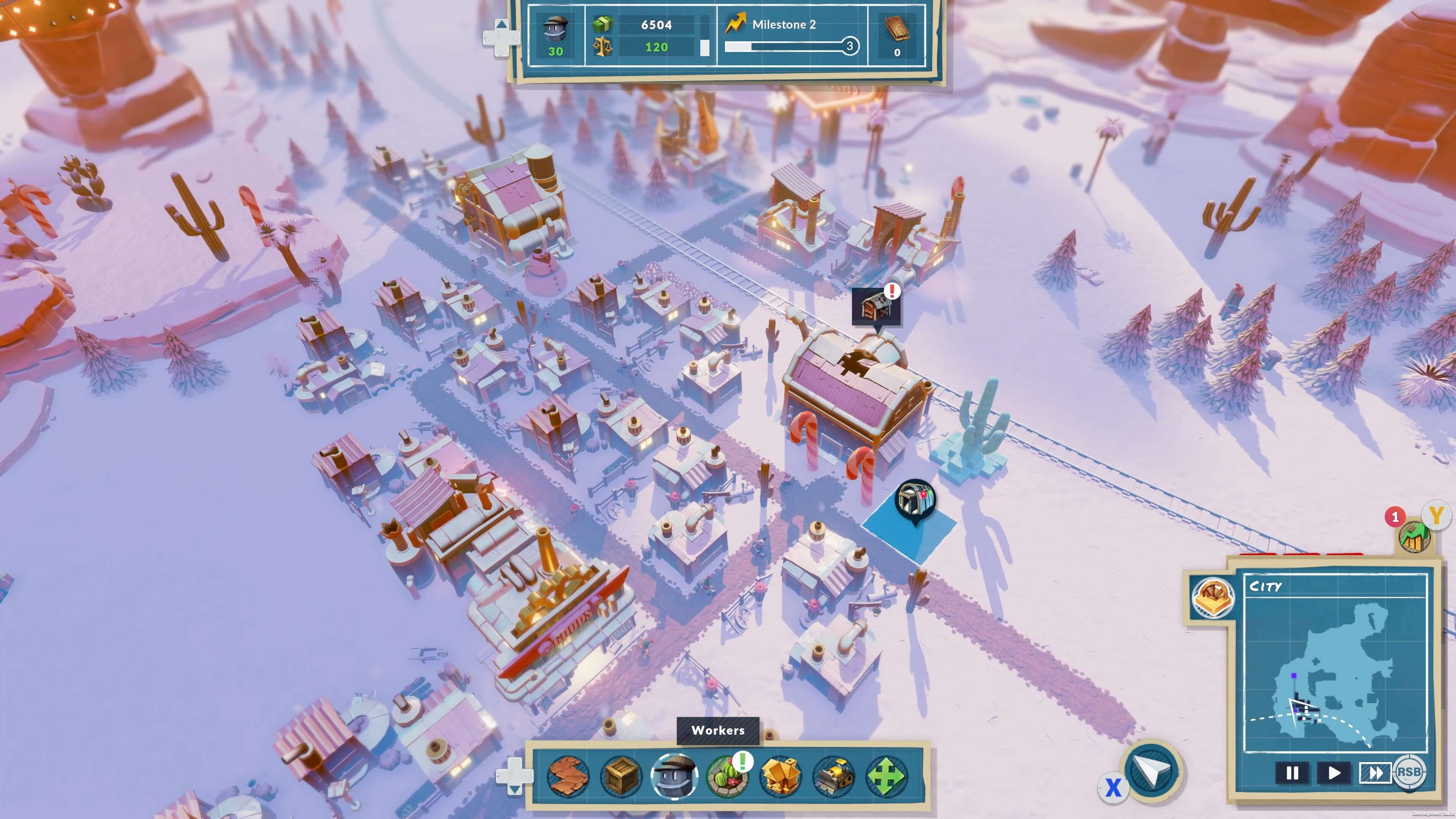Click the backpack marker above blue plot
Viewport: 1456px width, 819px height.
(x=915, y=500)
